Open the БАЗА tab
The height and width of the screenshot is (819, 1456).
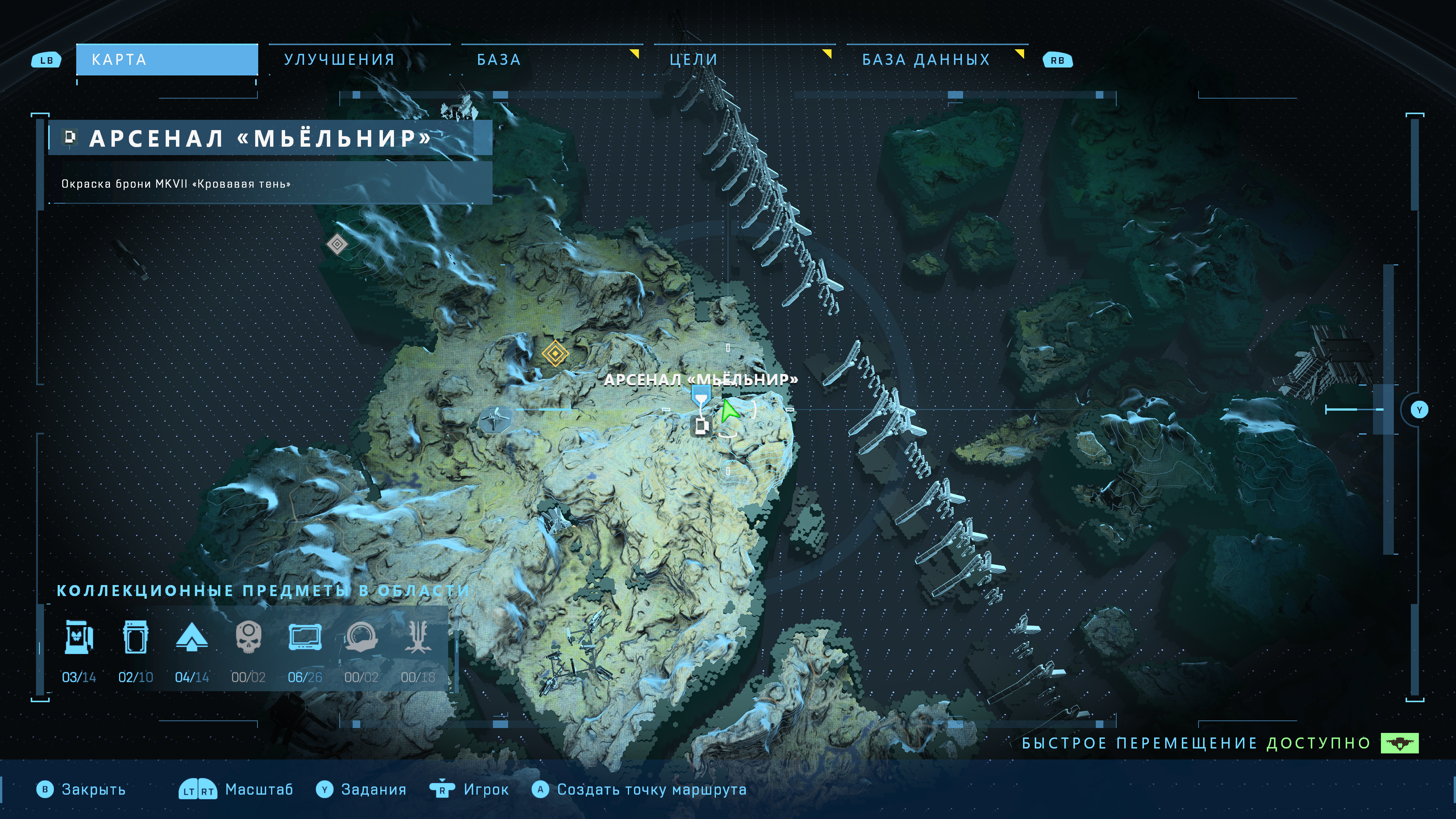499,60
